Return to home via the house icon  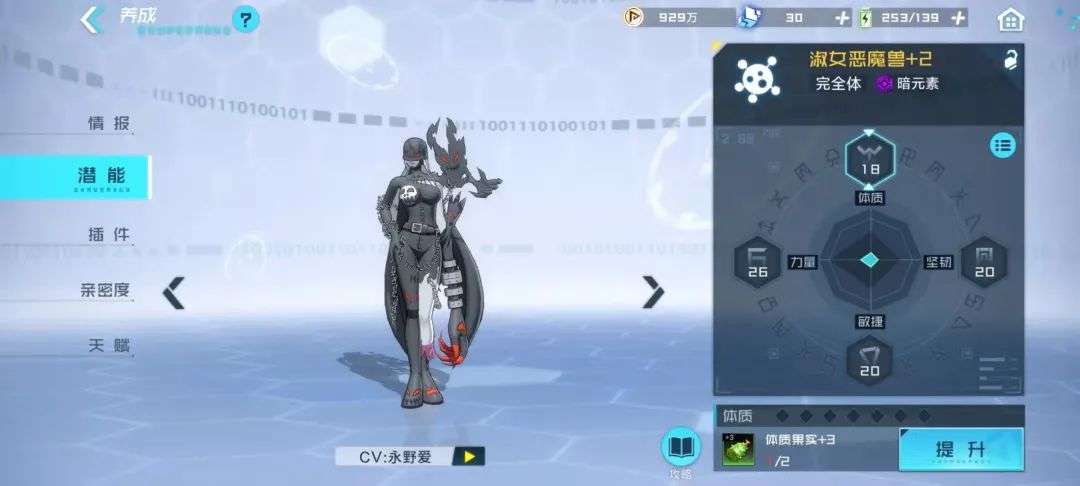coord(1011,19)
